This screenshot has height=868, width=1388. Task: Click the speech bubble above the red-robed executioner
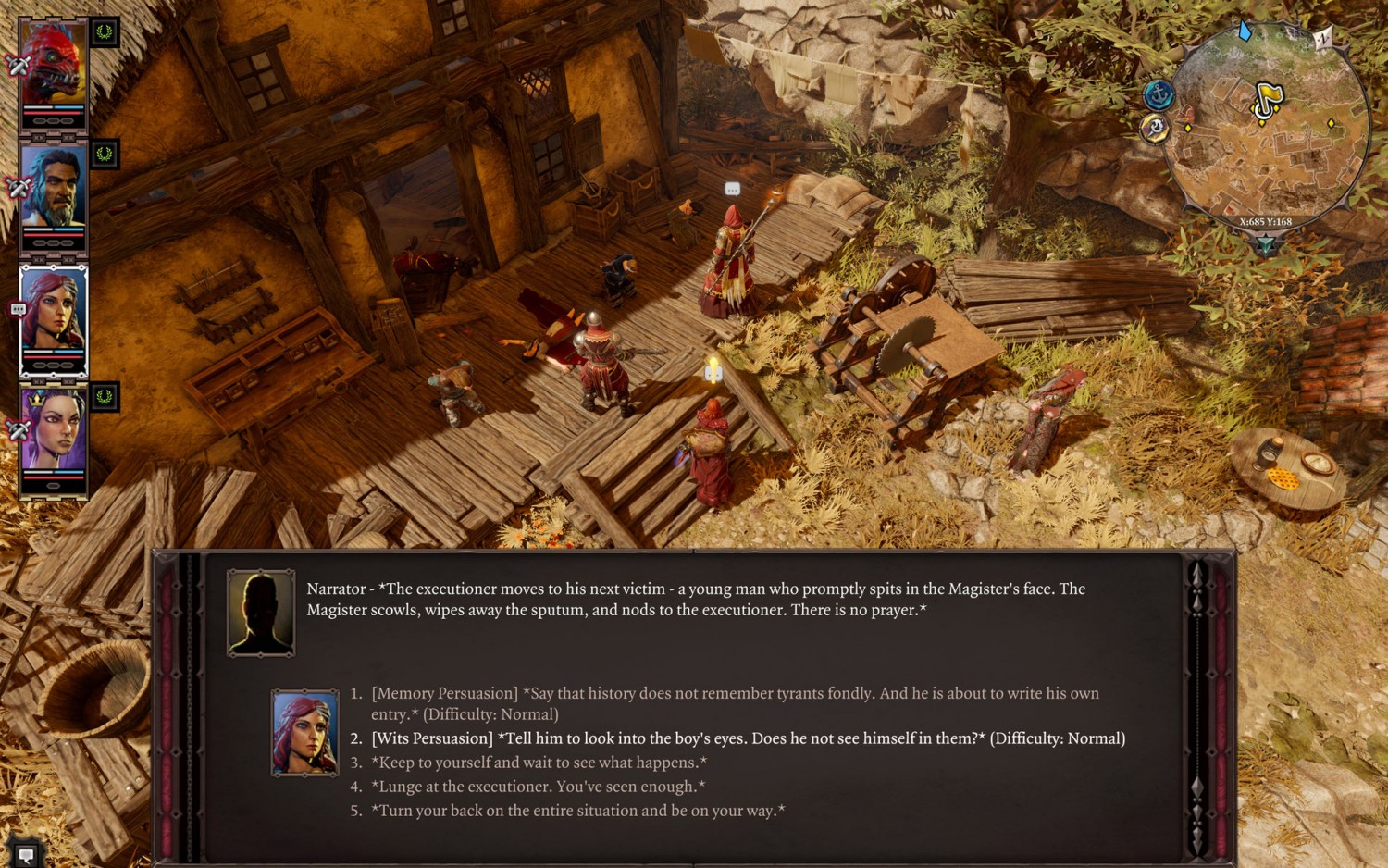[732, 191]
